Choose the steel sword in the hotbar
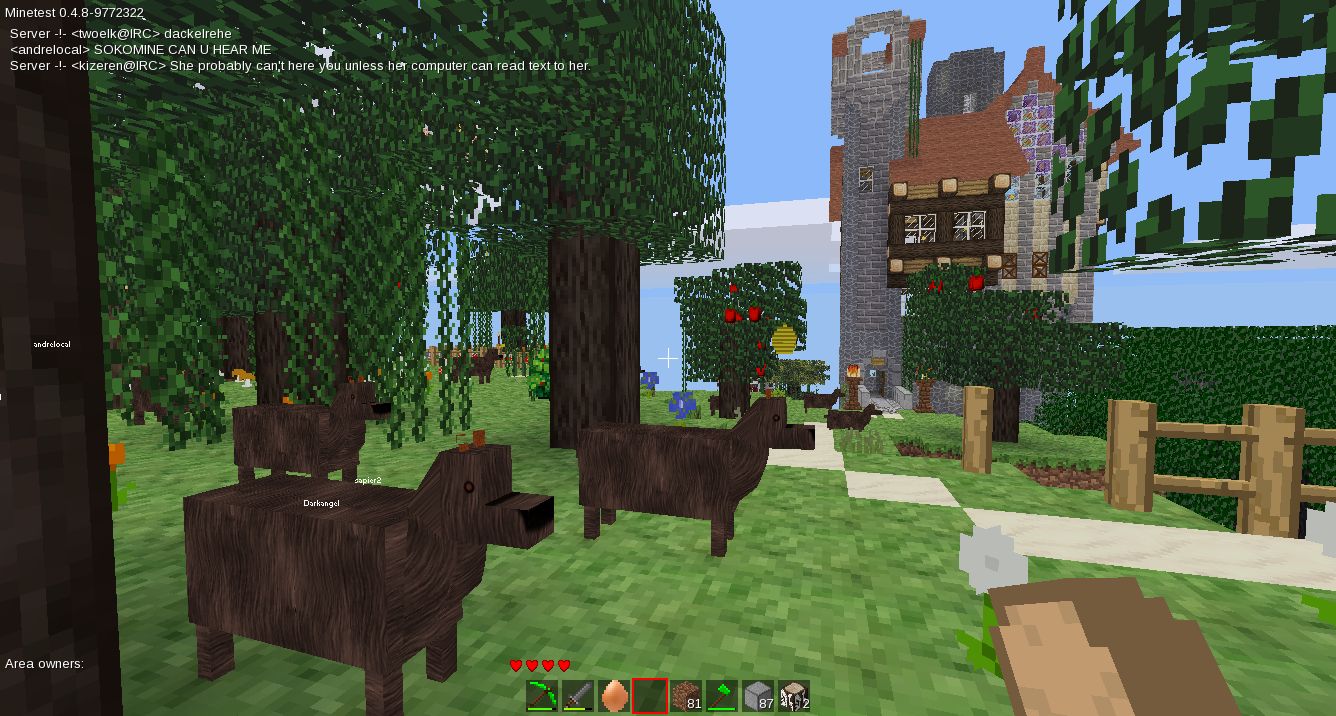The image size is (1336, 716). [578, 695]
